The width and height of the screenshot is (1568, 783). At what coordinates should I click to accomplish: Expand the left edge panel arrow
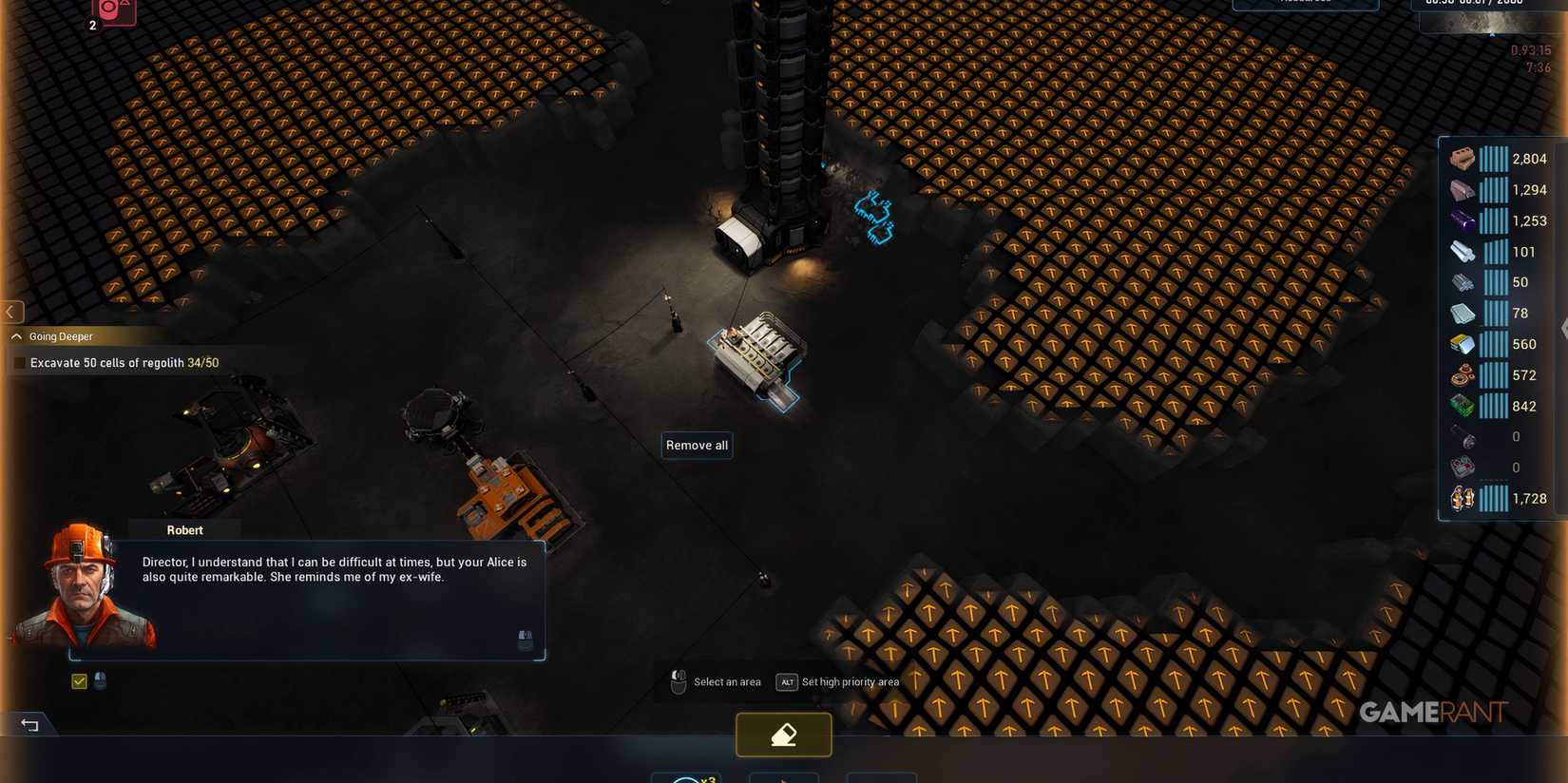11,312
